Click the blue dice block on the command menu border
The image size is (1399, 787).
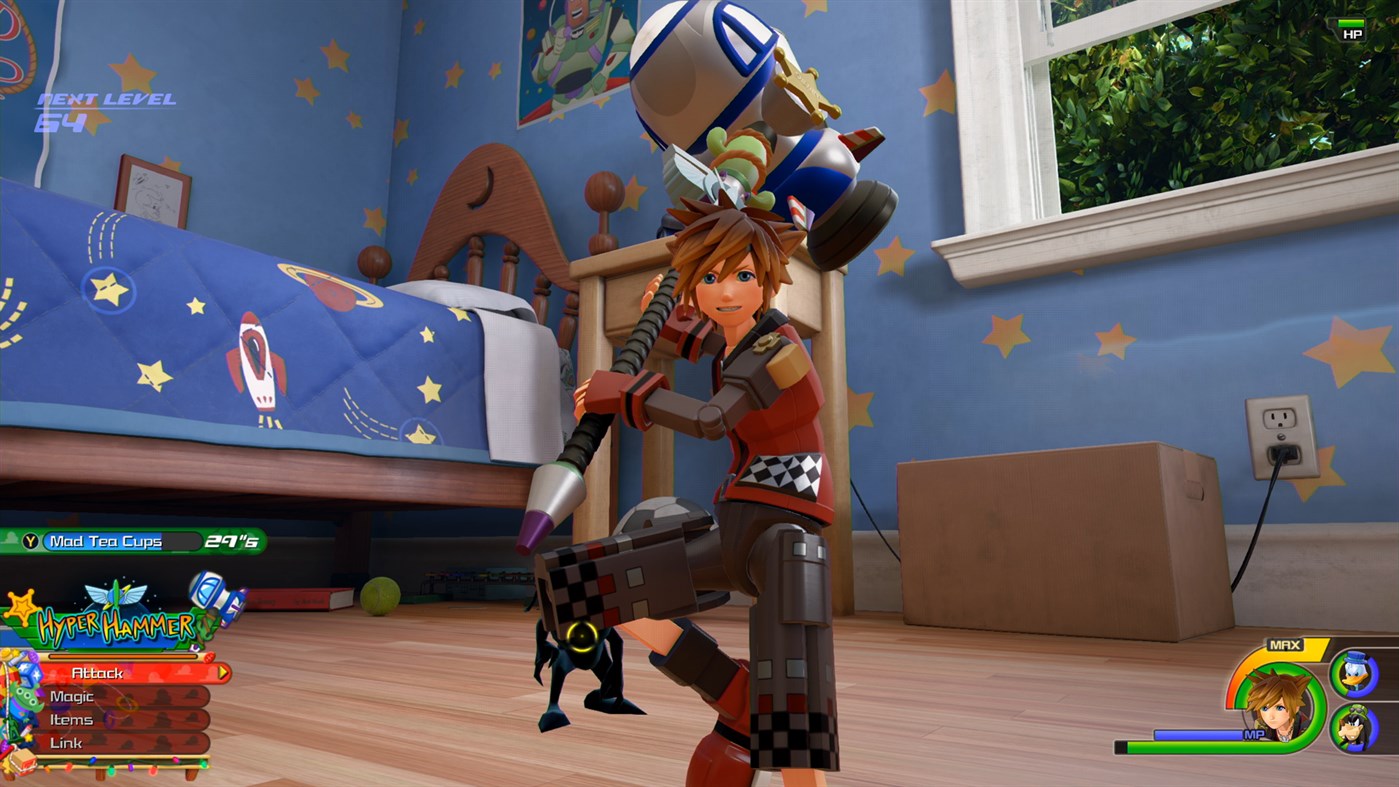29,673
